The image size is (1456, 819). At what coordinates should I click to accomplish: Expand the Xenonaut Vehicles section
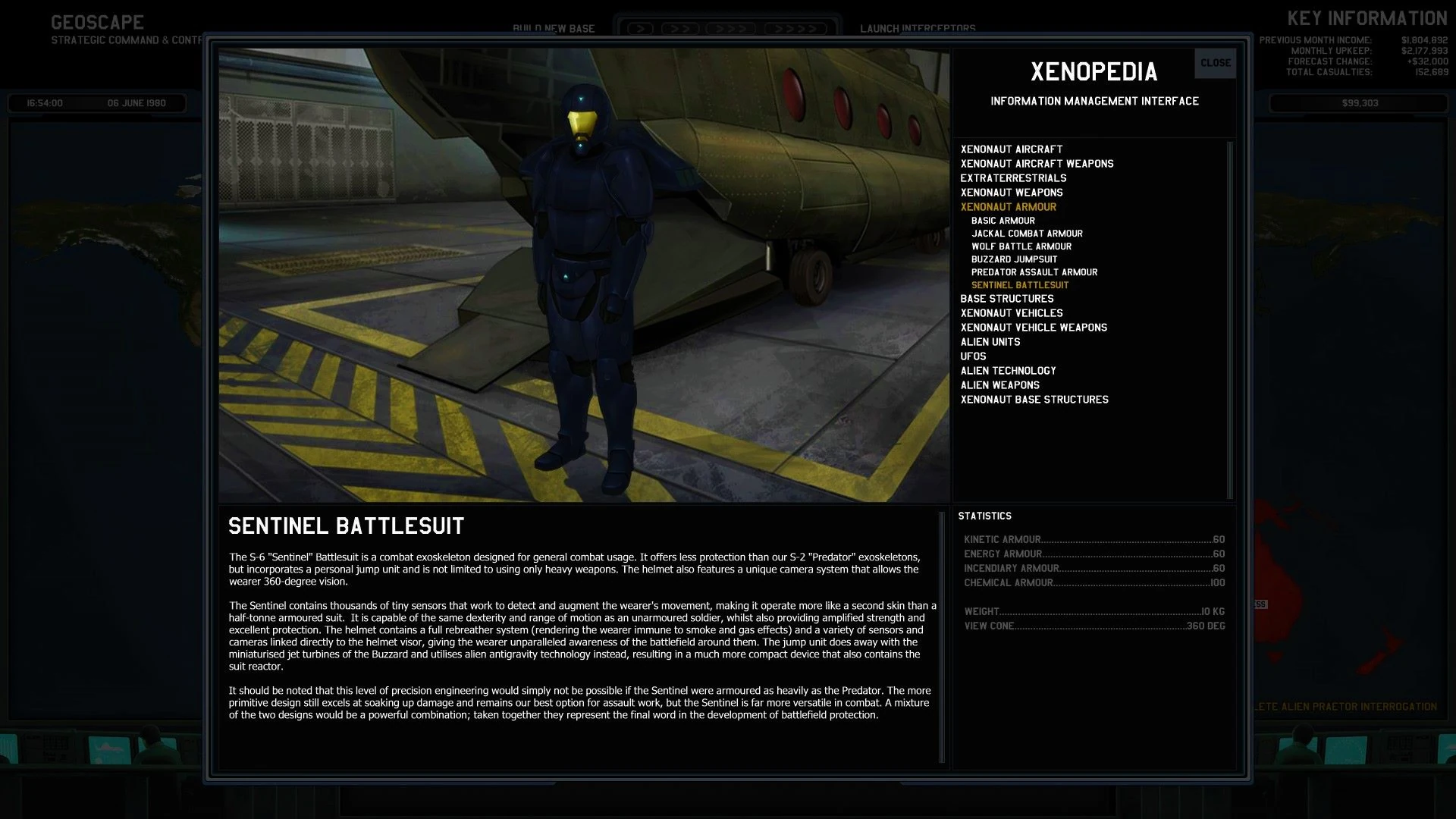(1011, 312)
